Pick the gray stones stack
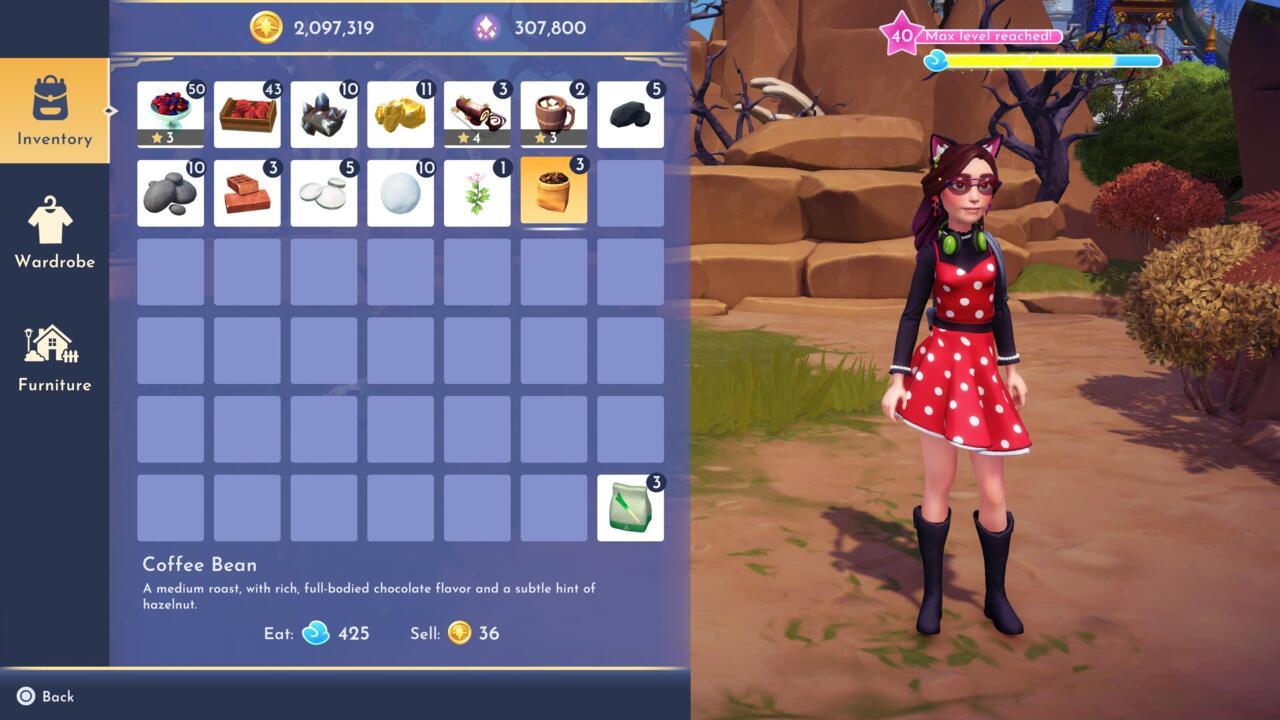Viewport: 1280px width, 720px height. [170, 193]
